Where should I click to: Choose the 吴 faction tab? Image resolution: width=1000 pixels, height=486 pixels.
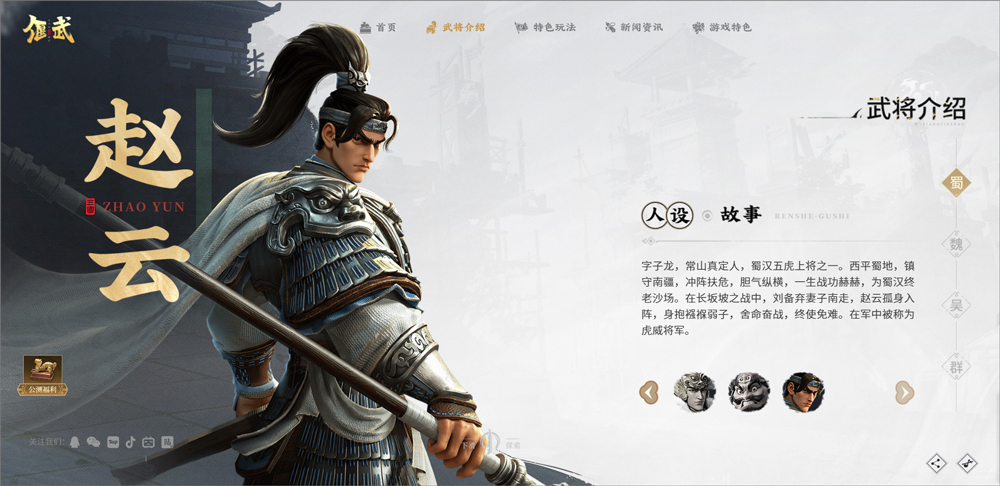click(x=957, y=305)
